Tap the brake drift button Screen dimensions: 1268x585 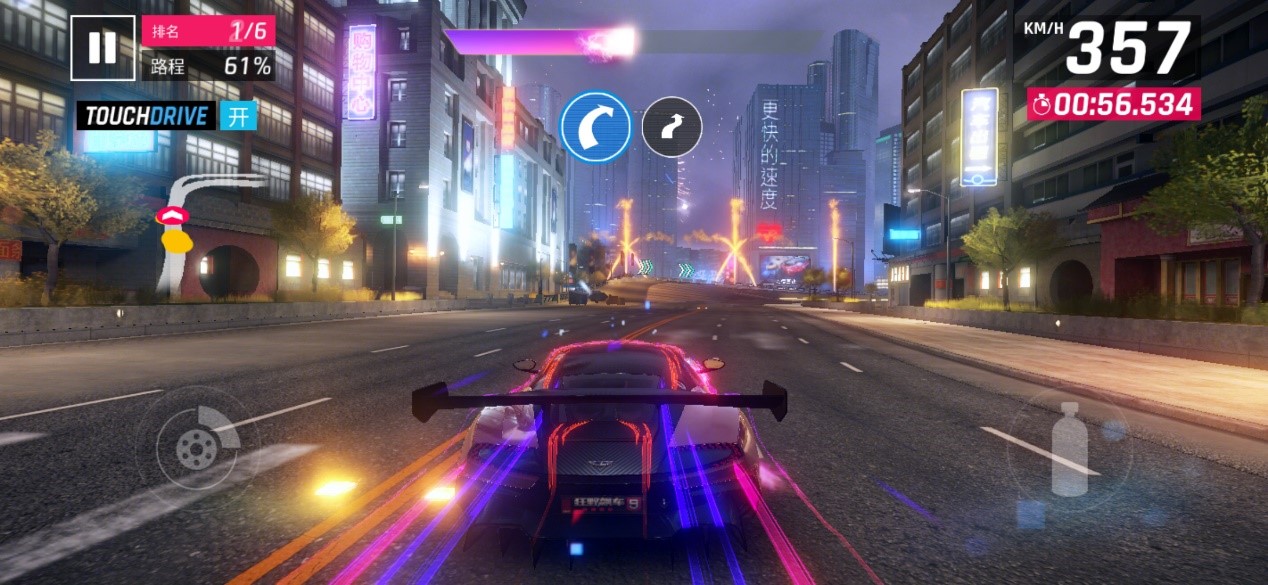(x=197, y=446)
